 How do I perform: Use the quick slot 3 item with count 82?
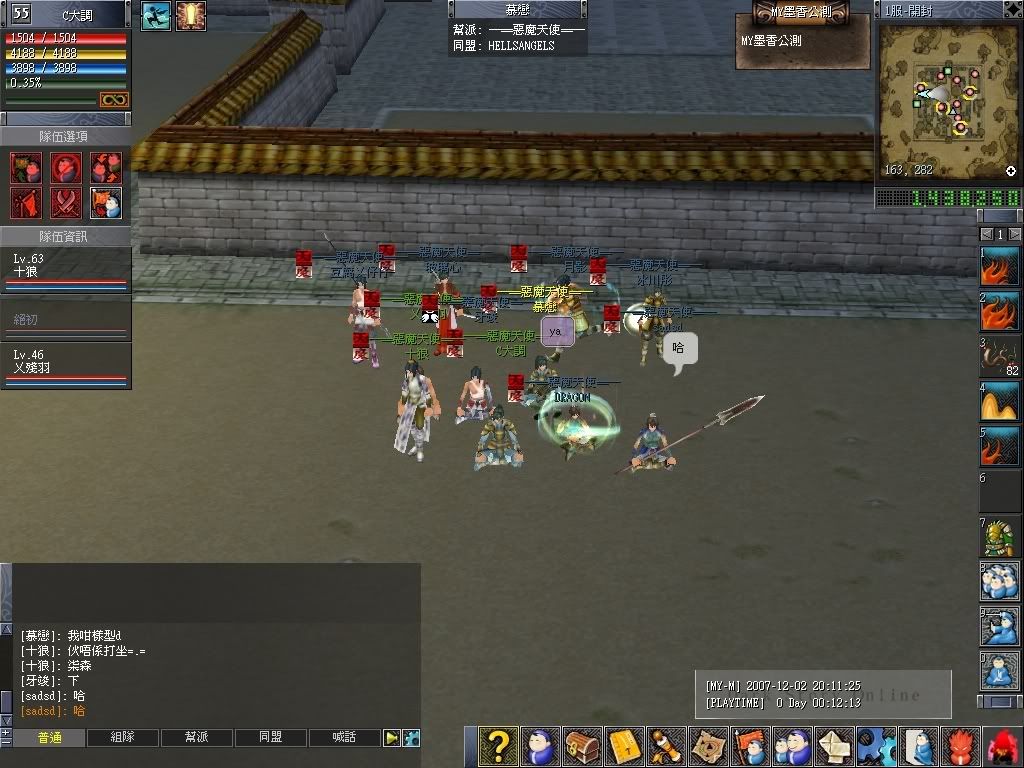coord(999,357)
